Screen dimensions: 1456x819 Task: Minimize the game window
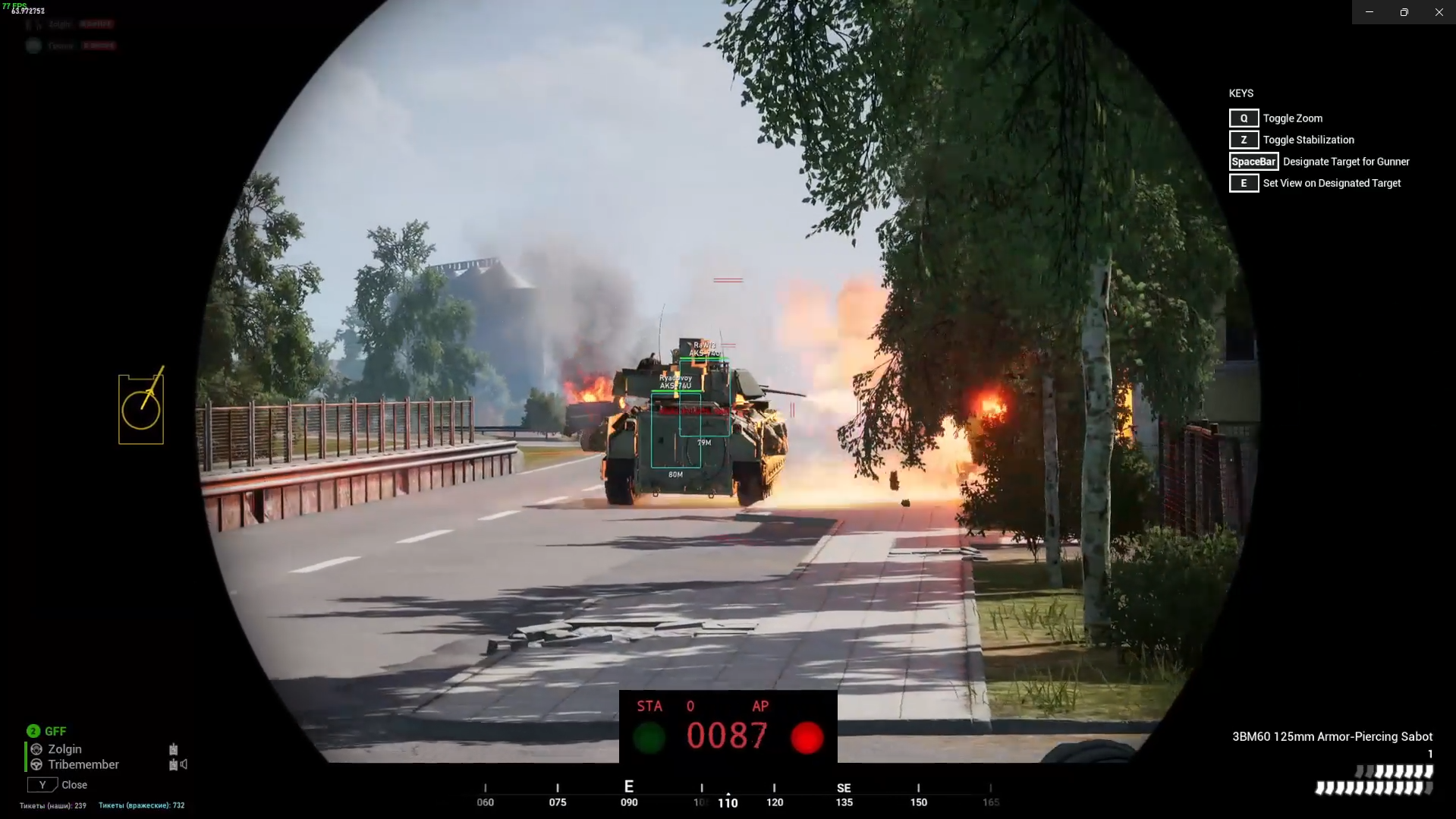pyautogui.click(x=1370, y=12)
